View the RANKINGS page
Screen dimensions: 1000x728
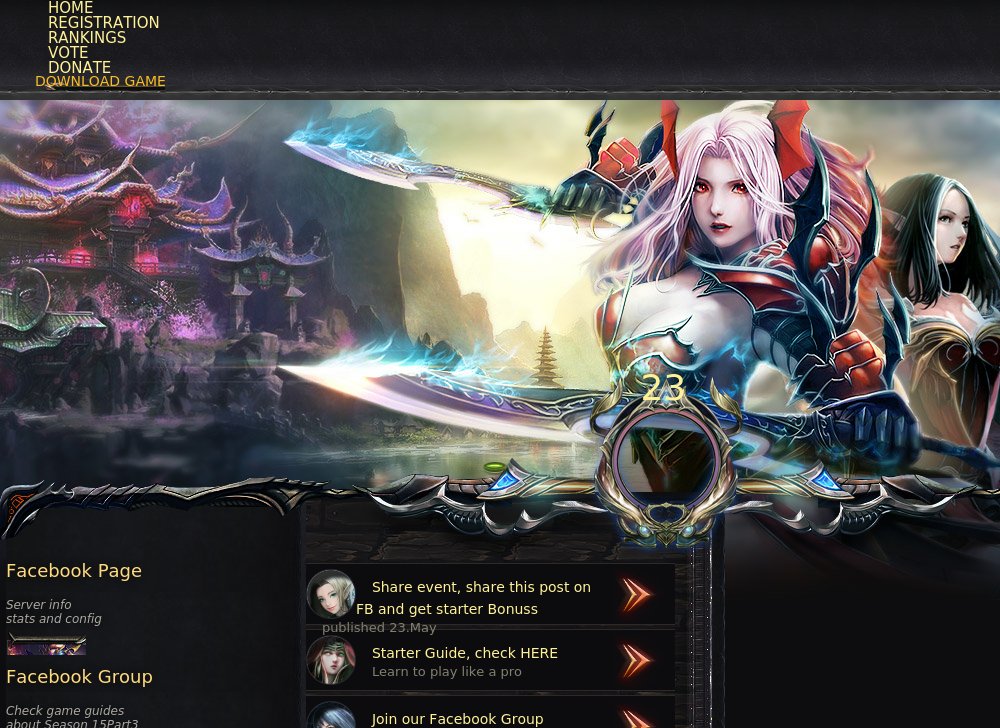[x=87, y=38]
